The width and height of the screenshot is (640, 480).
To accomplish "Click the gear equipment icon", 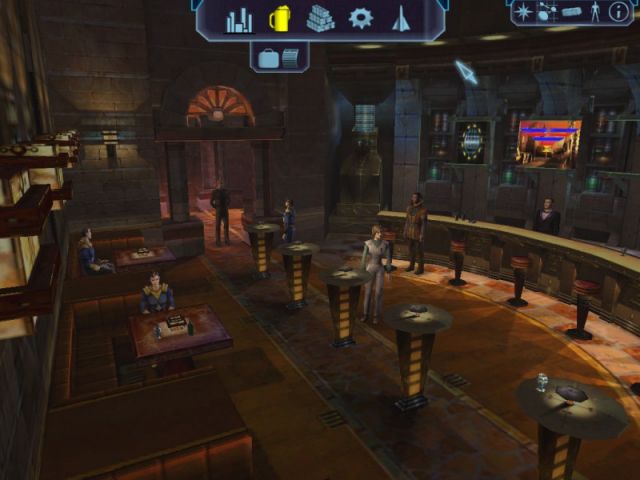I will point(360,18).
